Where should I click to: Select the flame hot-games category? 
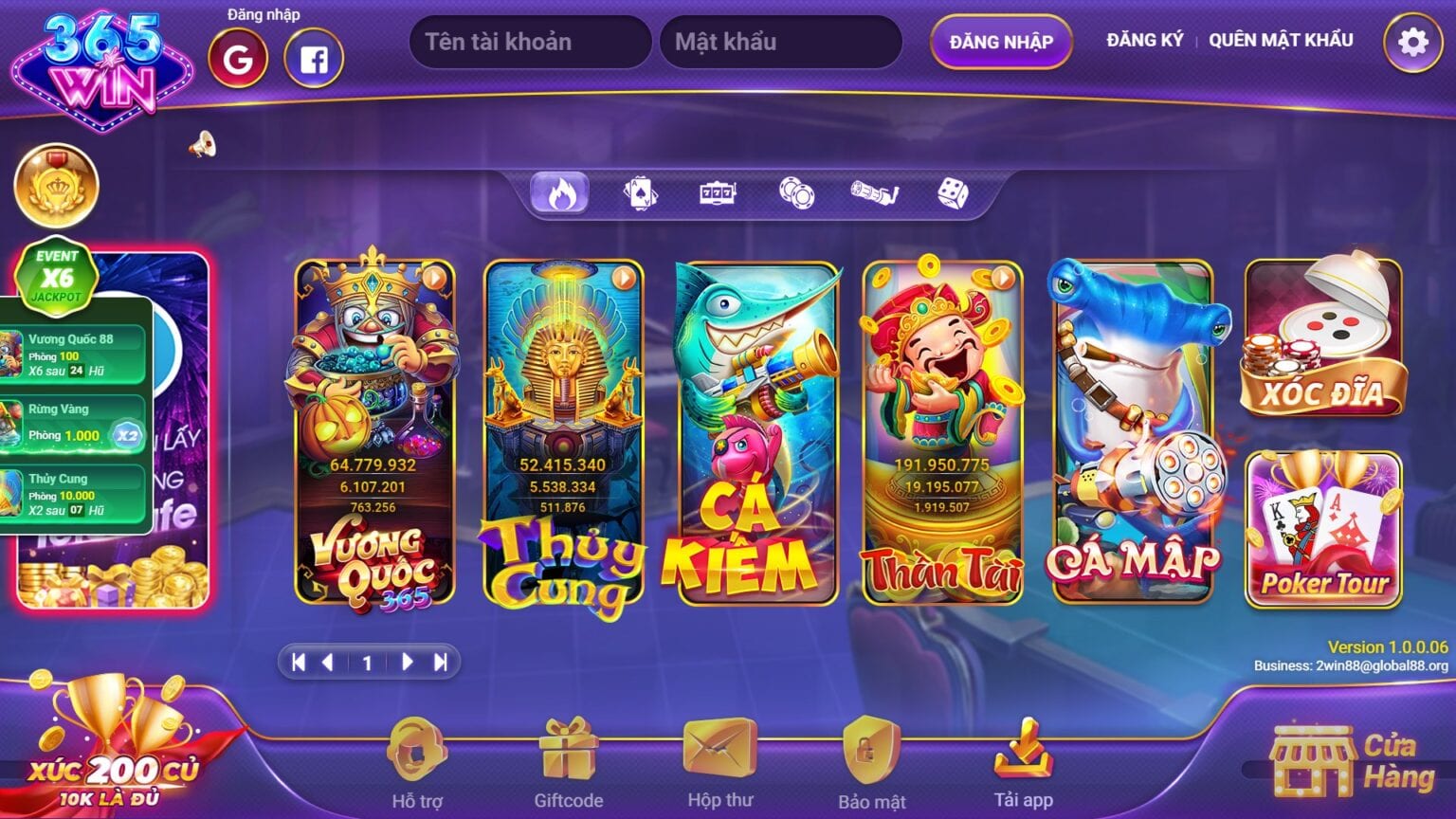point(559,192)
